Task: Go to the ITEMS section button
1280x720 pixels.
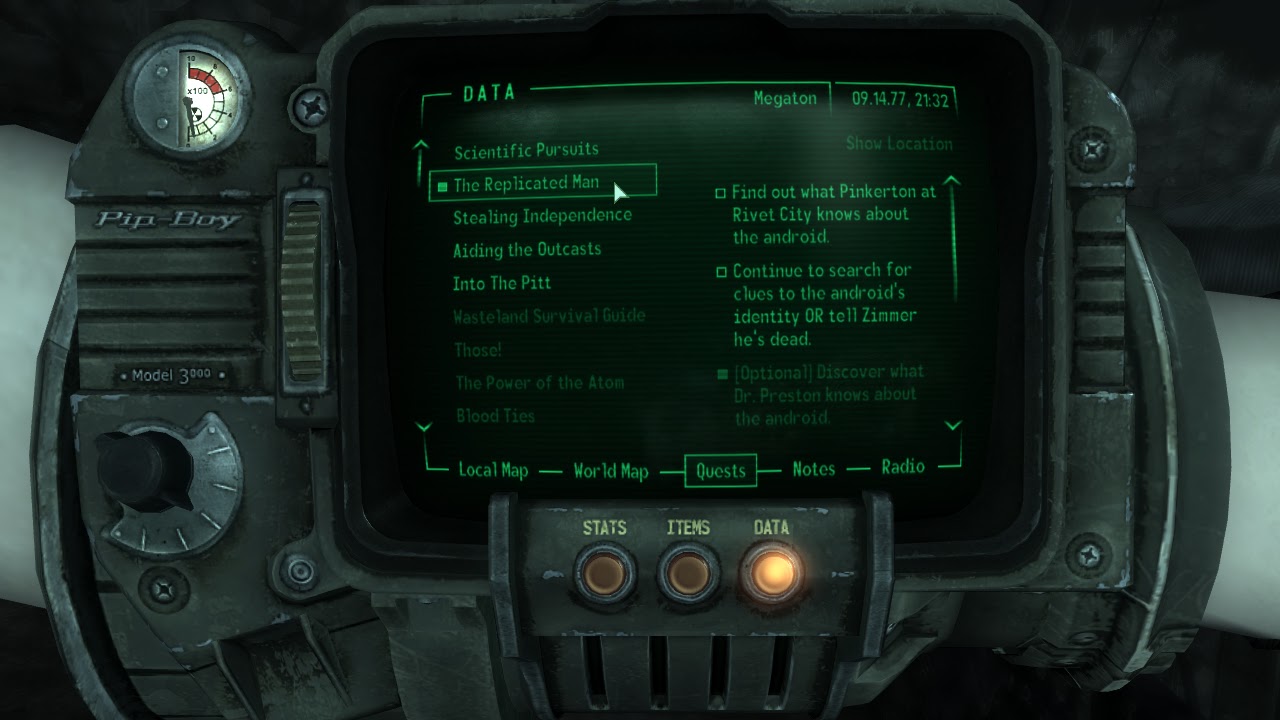Action: click(x=688, y=575)
